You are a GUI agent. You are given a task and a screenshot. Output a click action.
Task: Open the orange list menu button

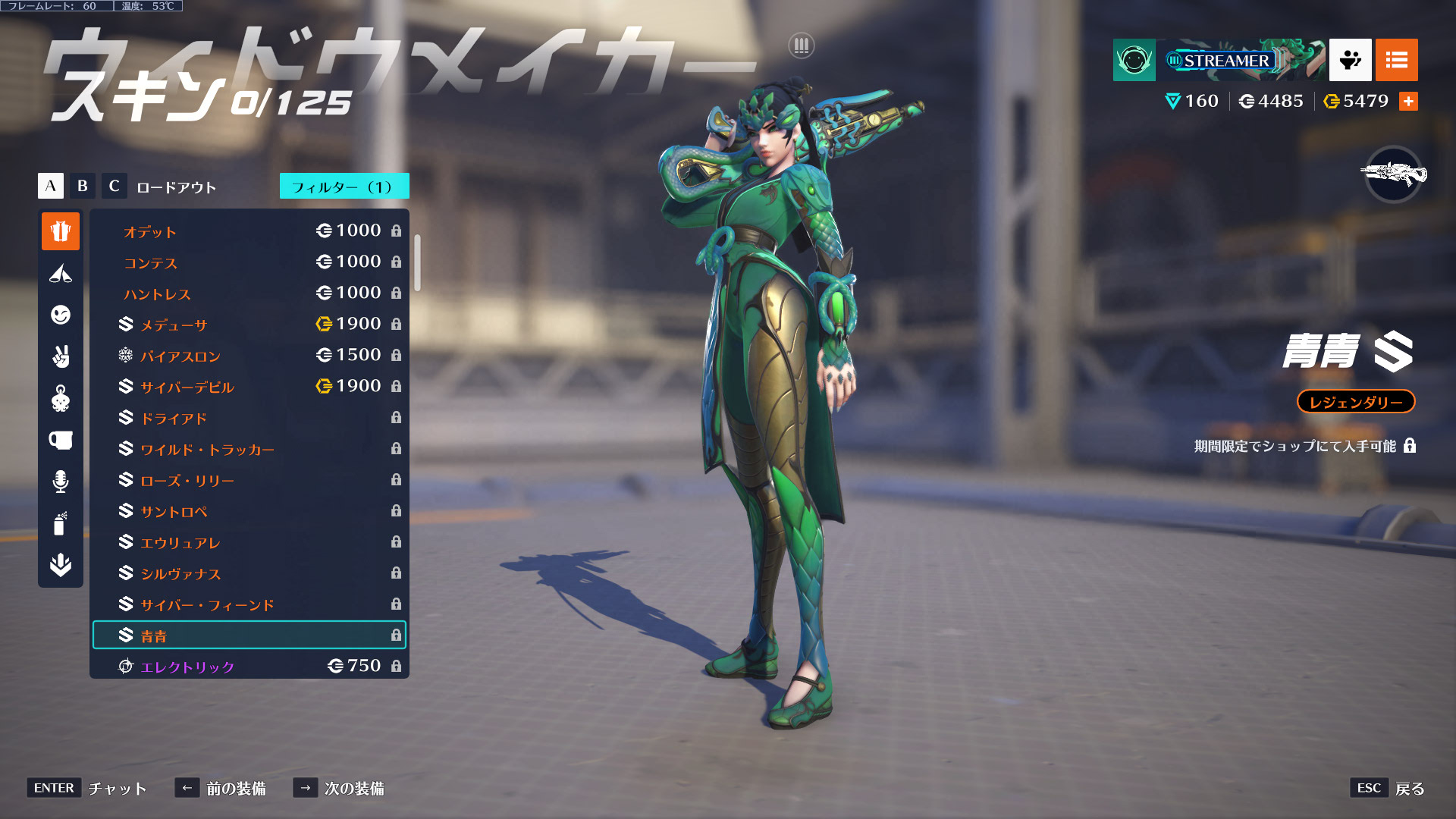(x=1396, y=60)
